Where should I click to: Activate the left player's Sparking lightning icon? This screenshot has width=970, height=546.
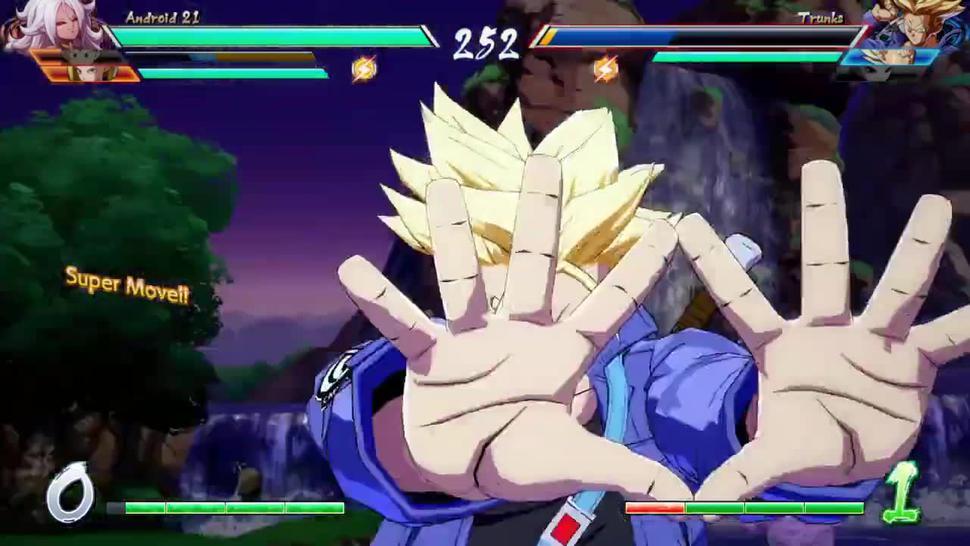point(364,69)
